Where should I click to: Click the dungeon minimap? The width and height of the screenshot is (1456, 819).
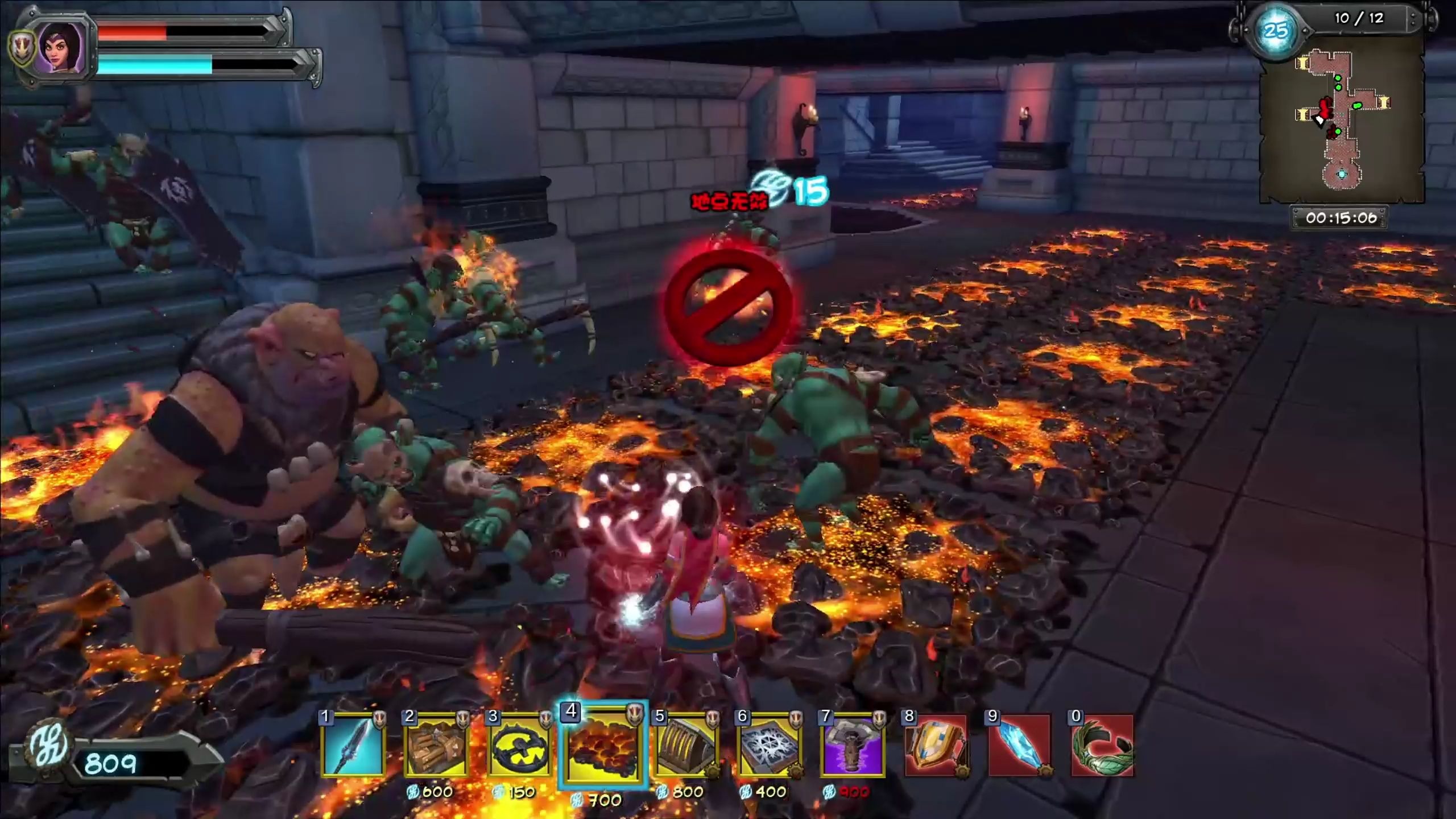pyautogui.click(x=1341, y=125)
